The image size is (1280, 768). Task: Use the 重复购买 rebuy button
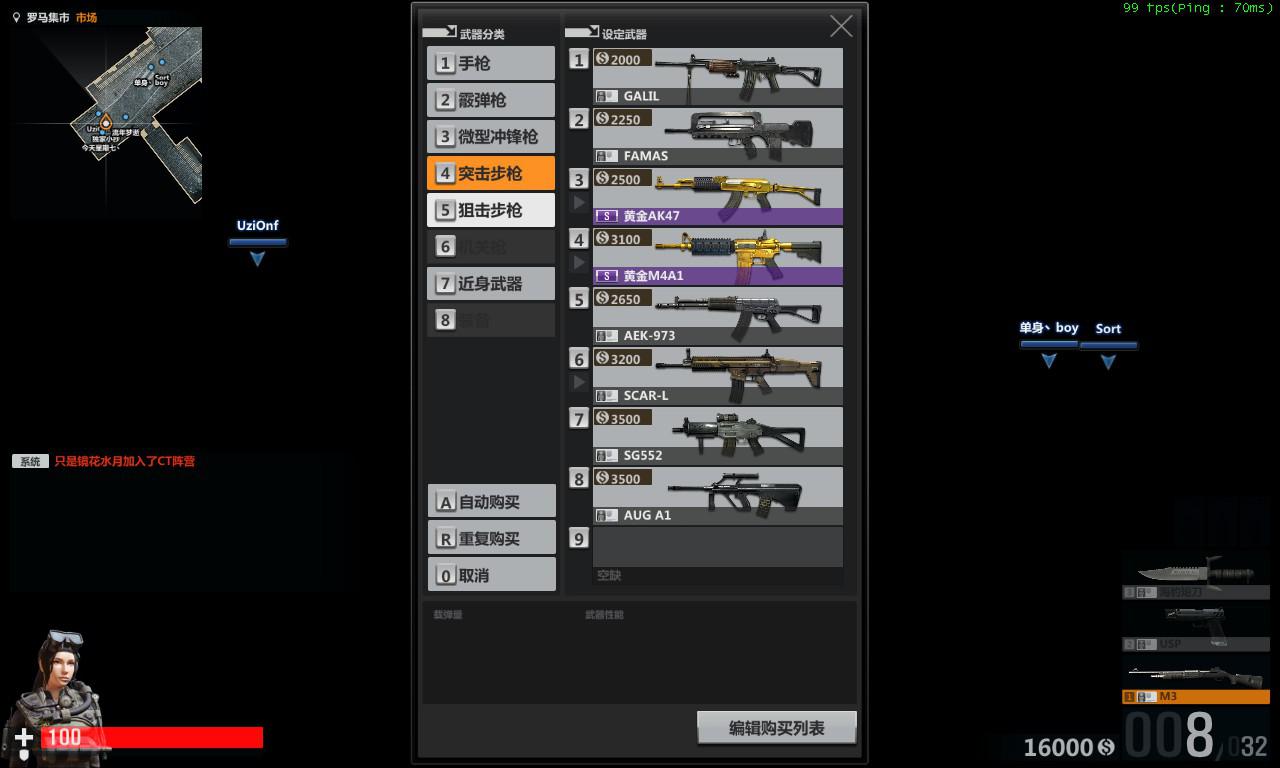coord(491,538)
